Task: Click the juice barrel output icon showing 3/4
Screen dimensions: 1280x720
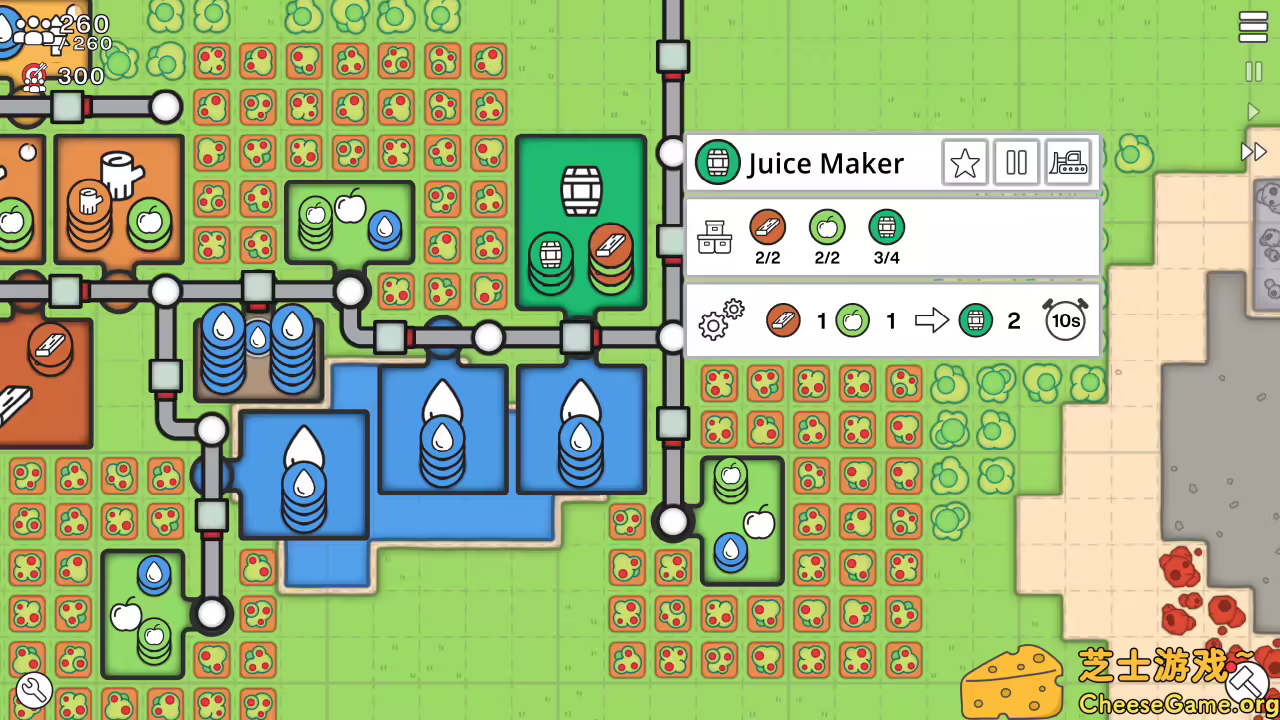Action: click(x=886, y=228)
